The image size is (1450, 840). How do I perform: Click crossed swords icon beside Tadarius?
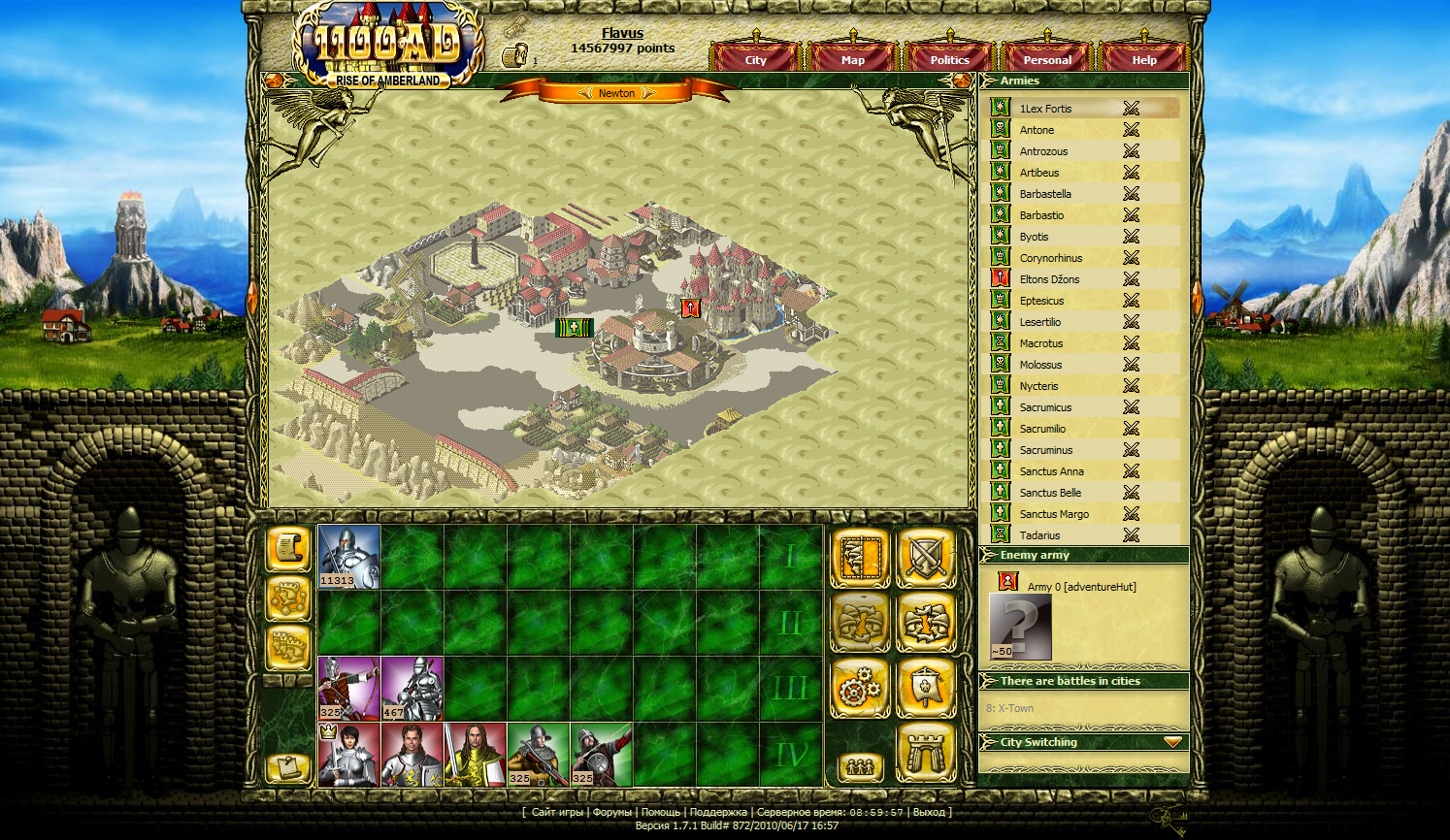coord(1131,535)
